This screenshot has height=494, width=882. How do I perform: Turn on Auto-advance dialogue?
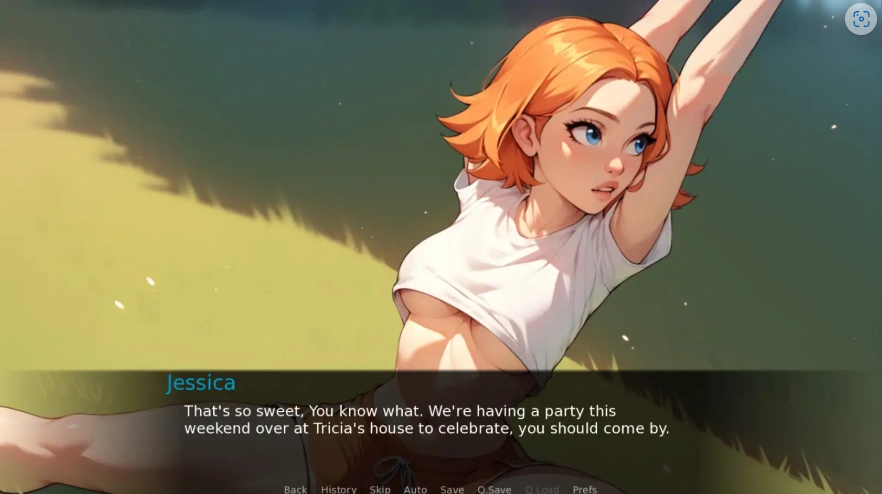pos(415,489)
